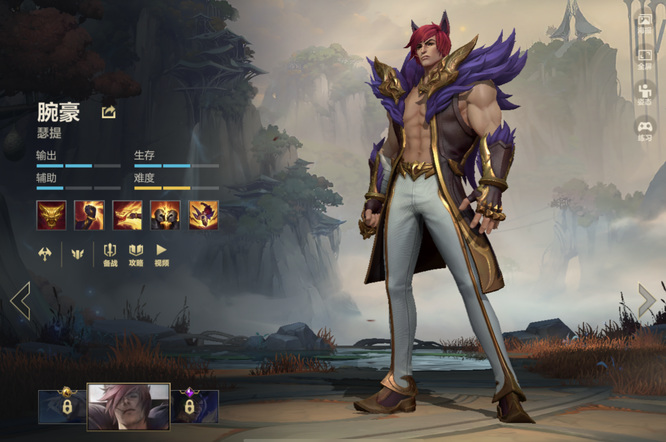Go to the next champion with right arrow

point(647,300)
